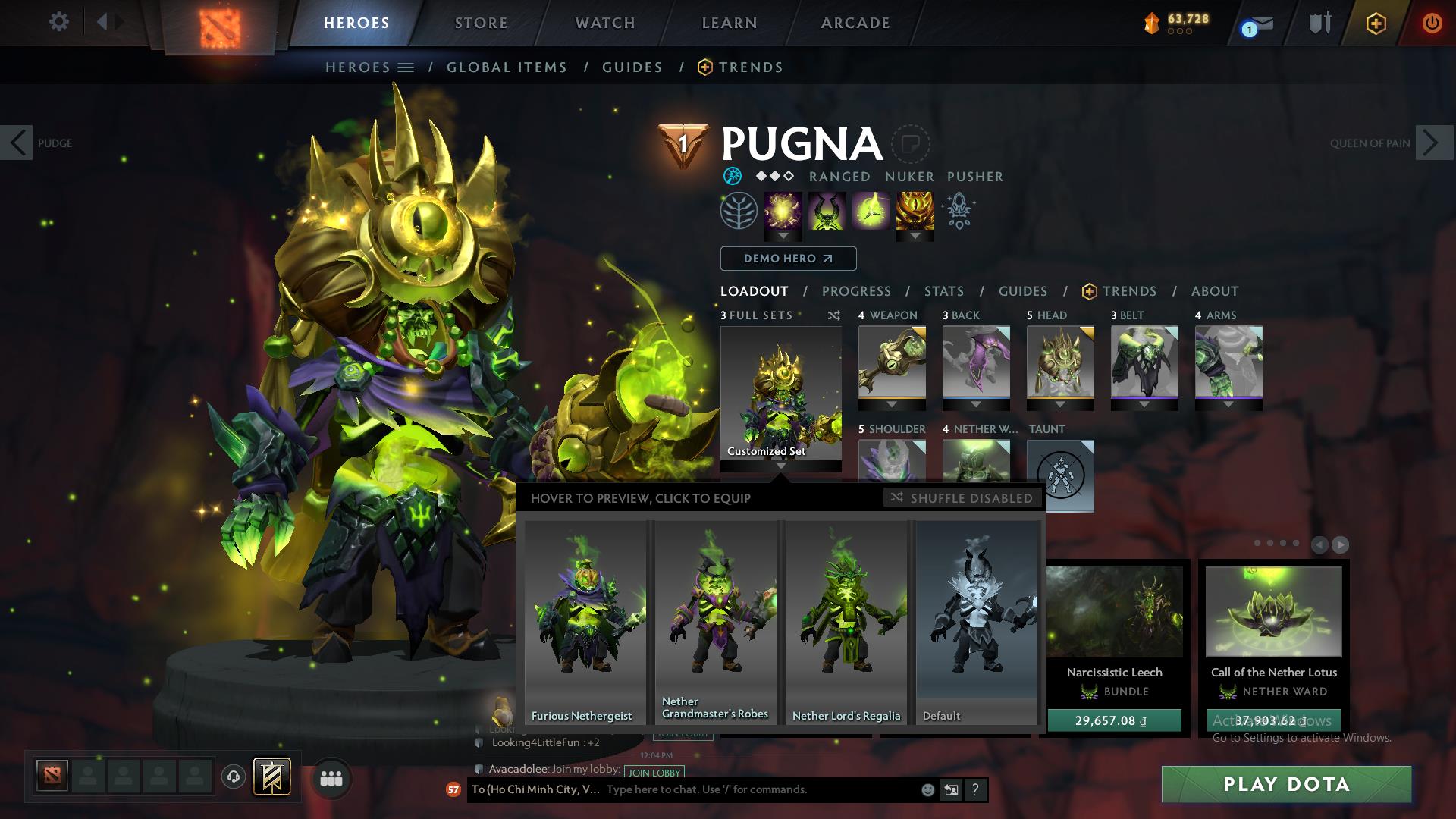Toggle the Shuffle Disabled setting
The image size is (1456, 819).
pos(962,498)
